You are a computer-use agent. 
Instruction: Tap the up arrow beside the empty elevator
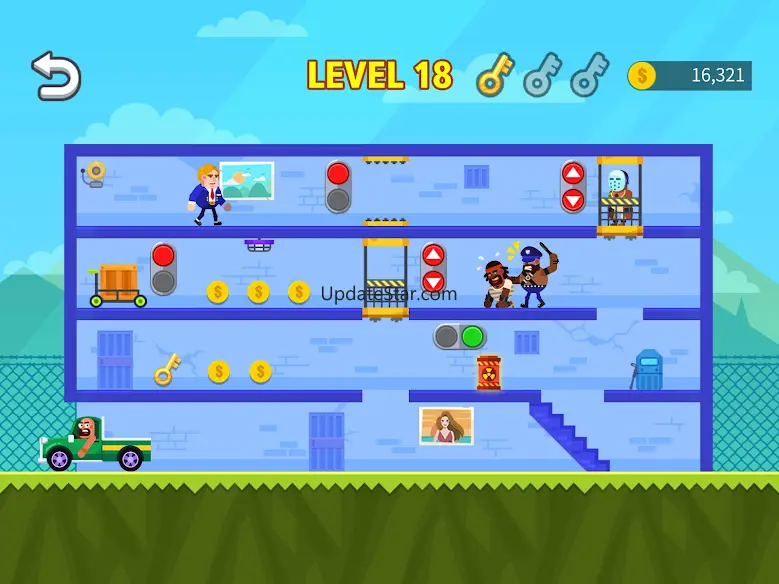[x=433, y=256]
